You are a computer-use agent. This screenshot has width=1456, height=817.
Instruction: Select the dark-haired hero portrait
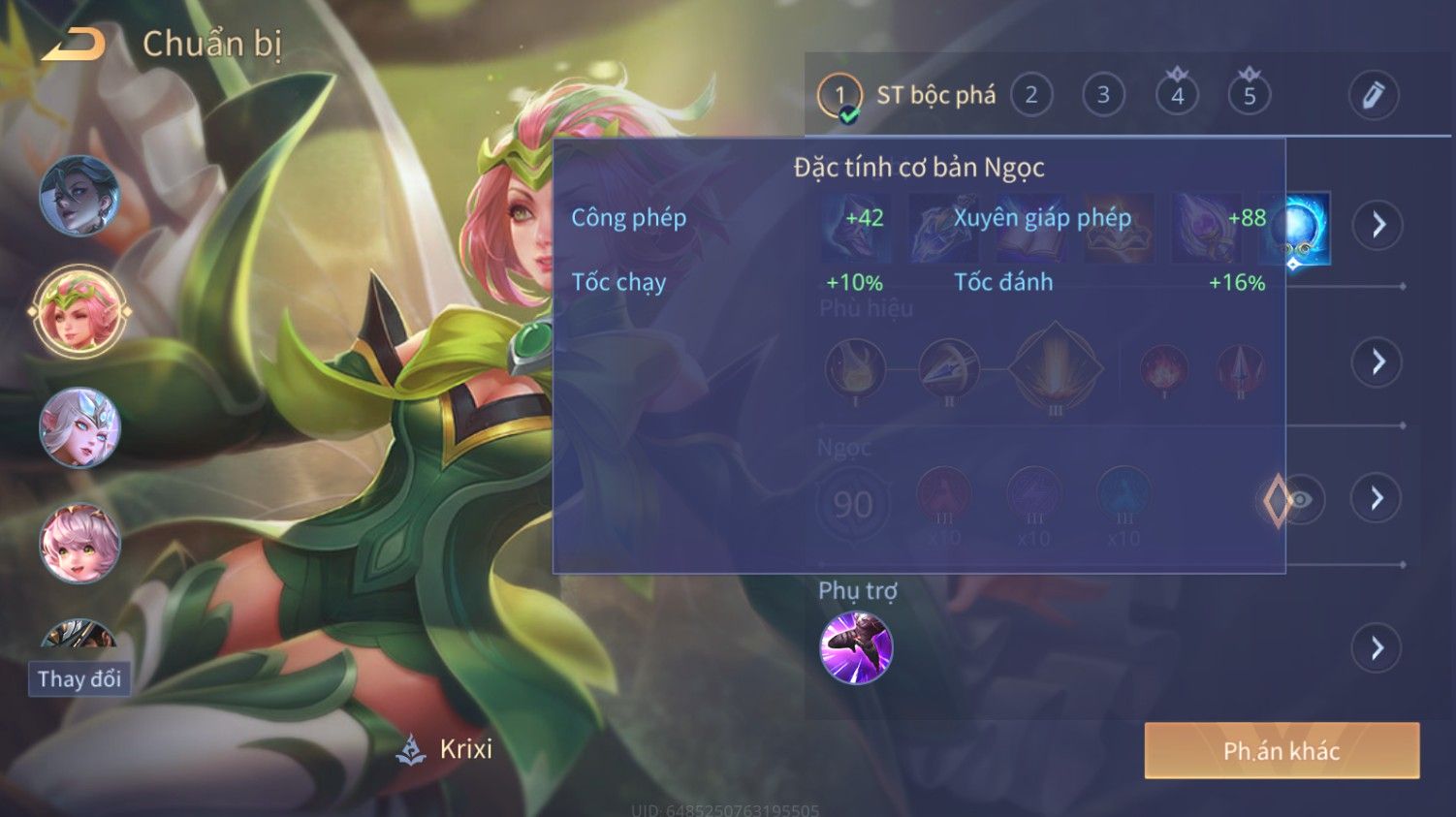tap(79, 196)
